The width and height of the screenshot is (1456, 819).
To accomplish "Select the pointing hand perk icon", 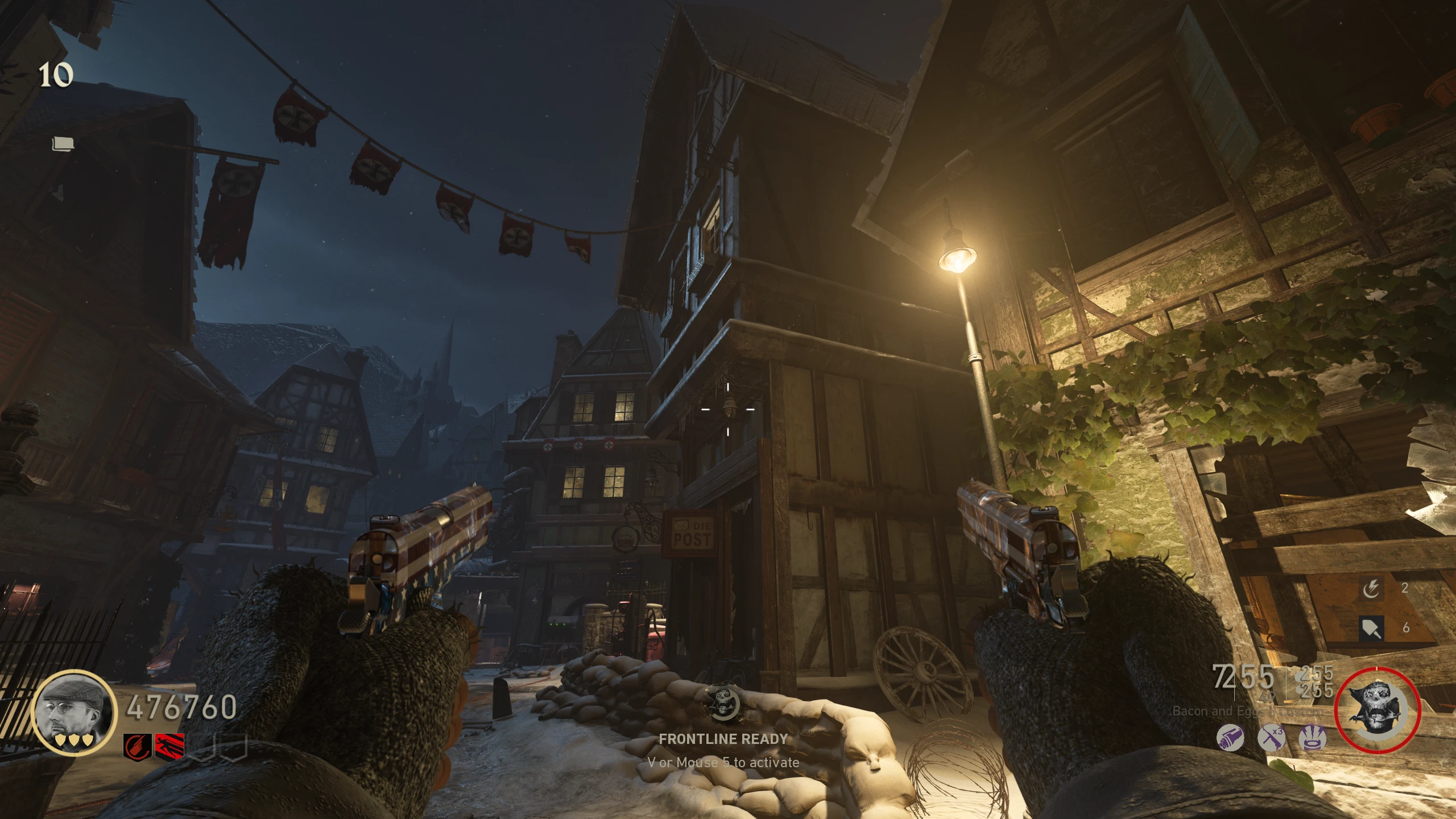I will point(138,746).
